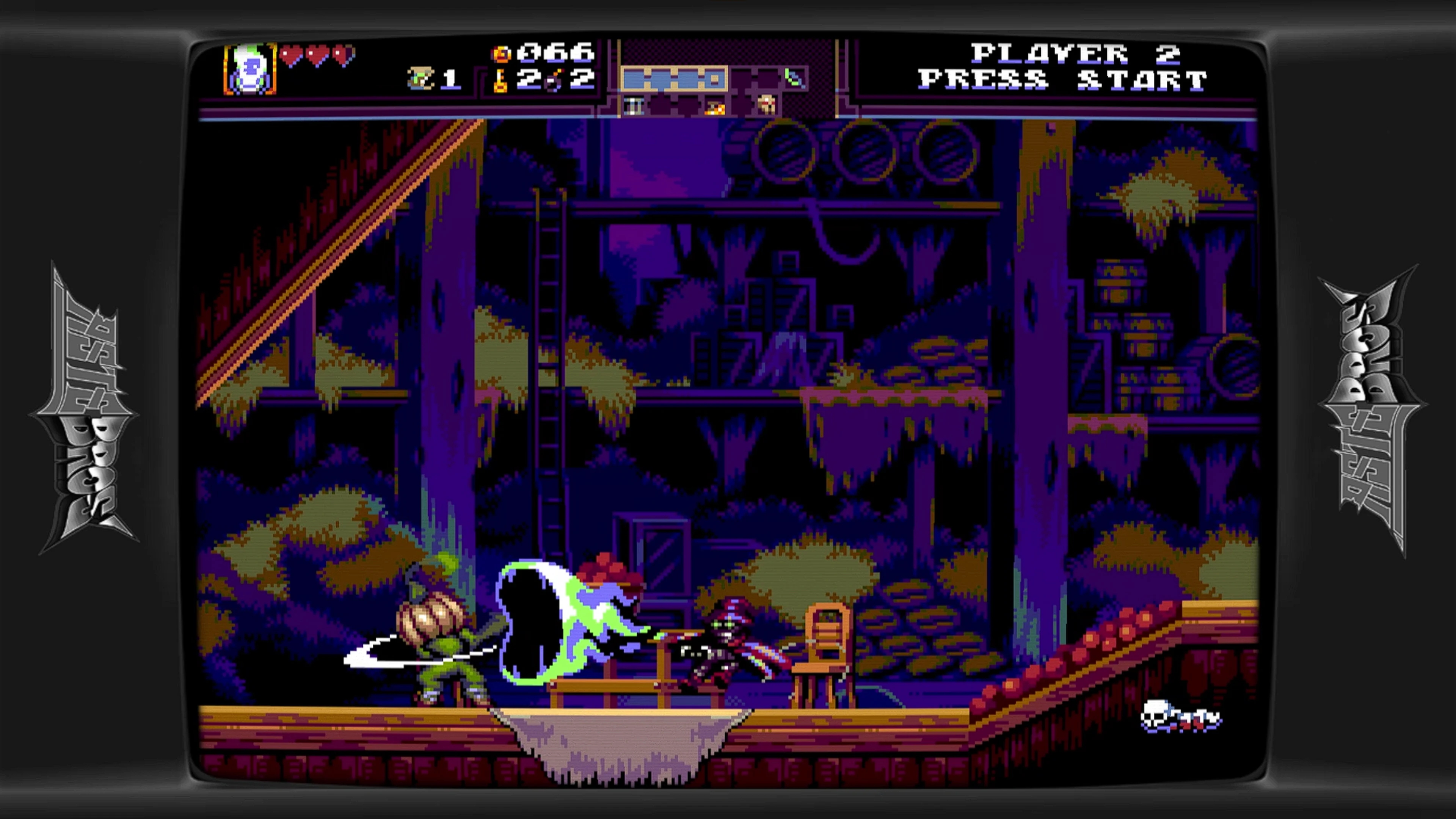Image resolution: width=1456 pixels, height=819 pixels.
Task: Click the first heart in the health bar
Action: (292, 55)
